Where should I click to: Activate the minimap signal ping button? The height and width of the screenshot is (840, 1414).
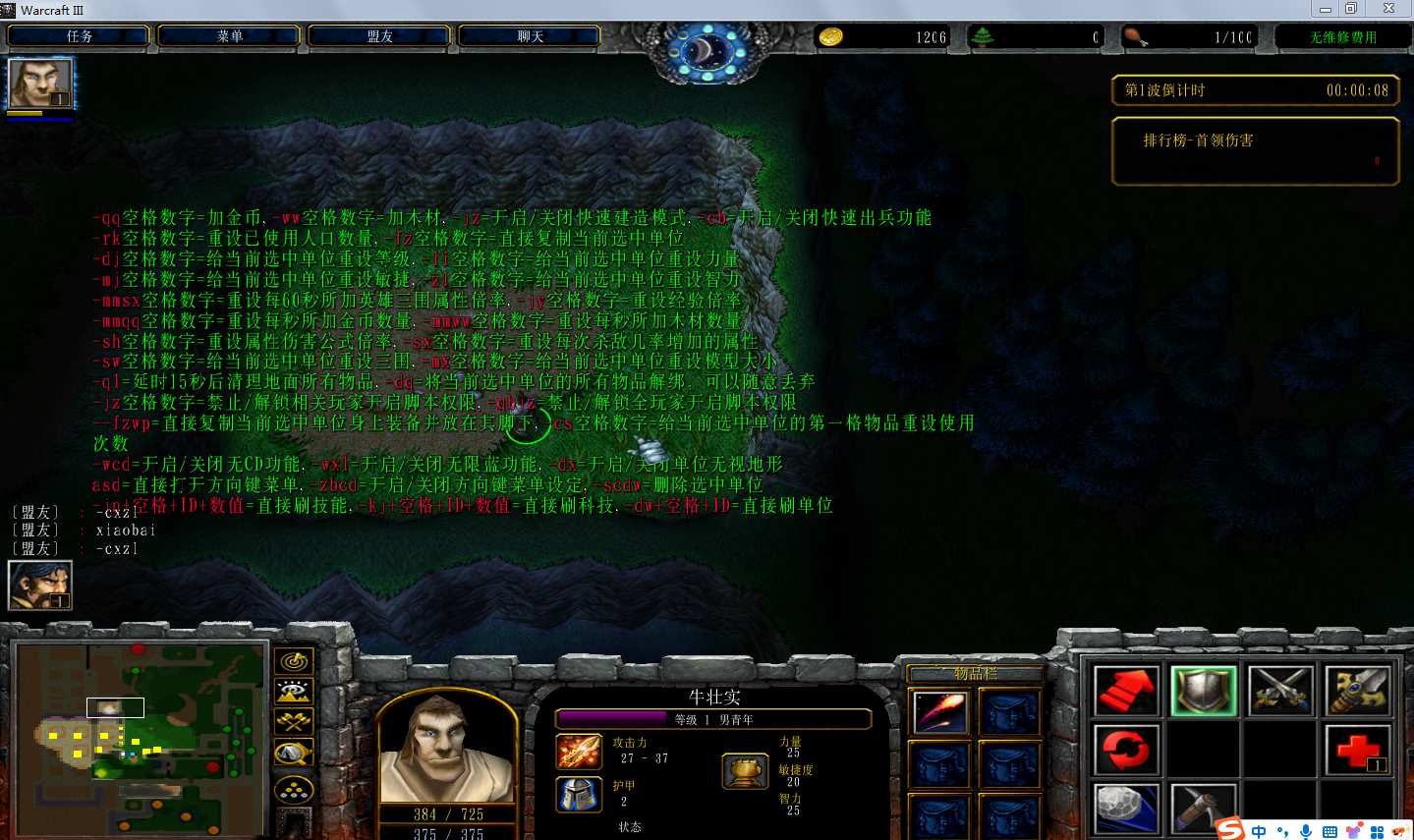[x=294, y=661]
